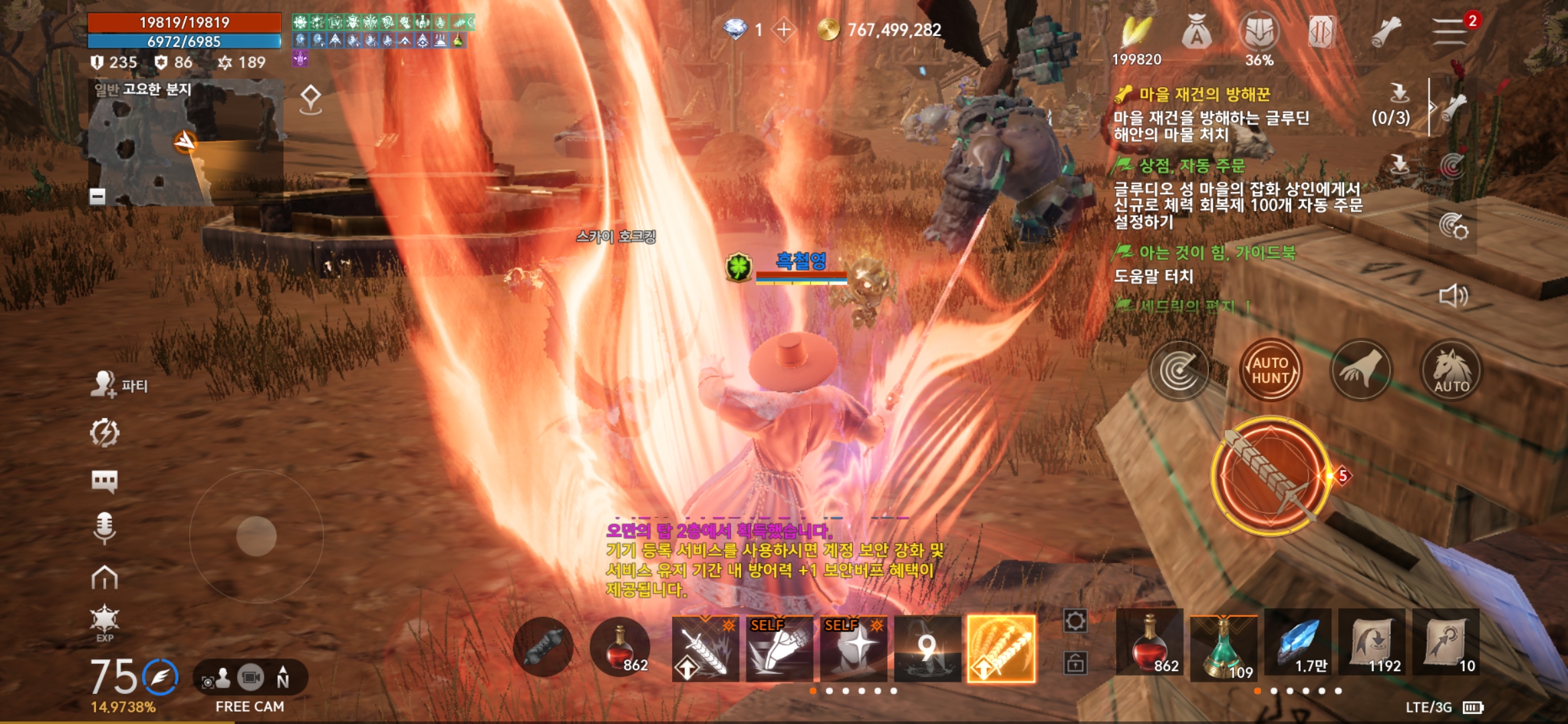Collapse the minimap with the minus button
The image size is (1568, 724).
point(98,196)
